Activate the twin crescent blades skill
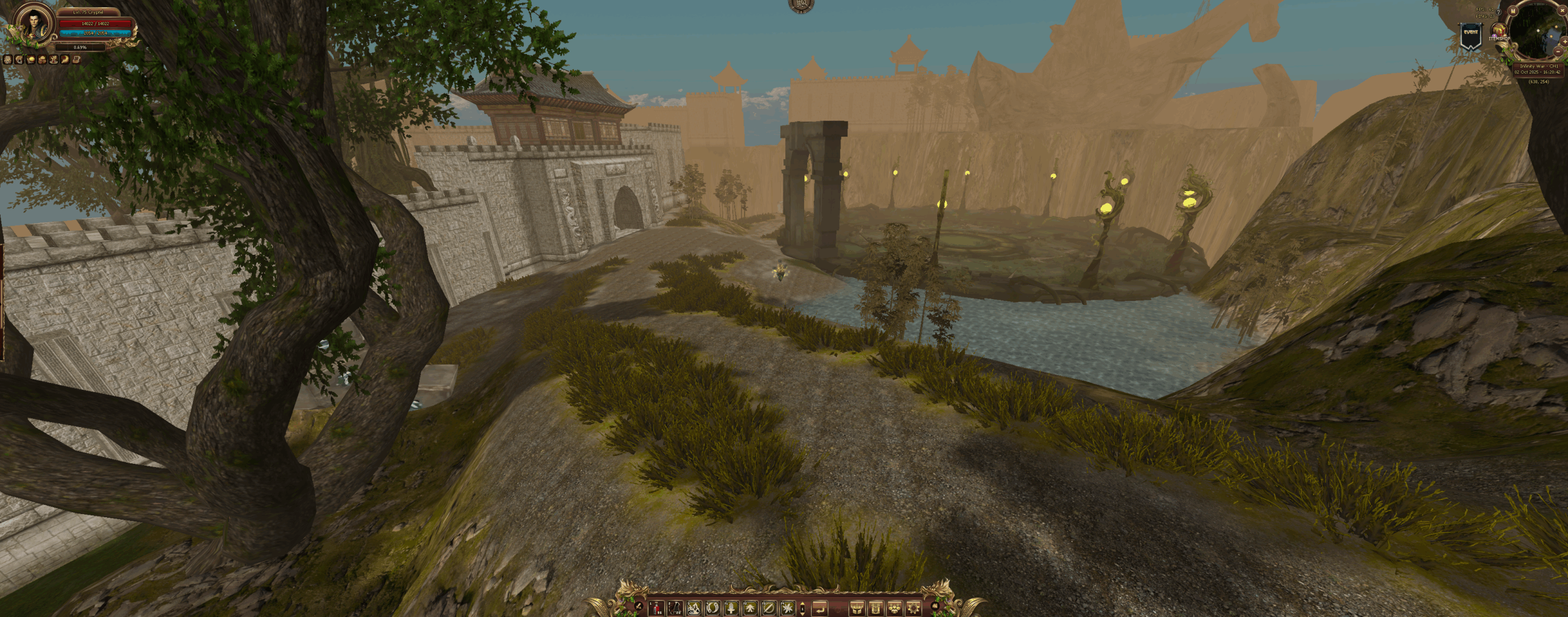Screen dimensions: 1568x617 712,608
